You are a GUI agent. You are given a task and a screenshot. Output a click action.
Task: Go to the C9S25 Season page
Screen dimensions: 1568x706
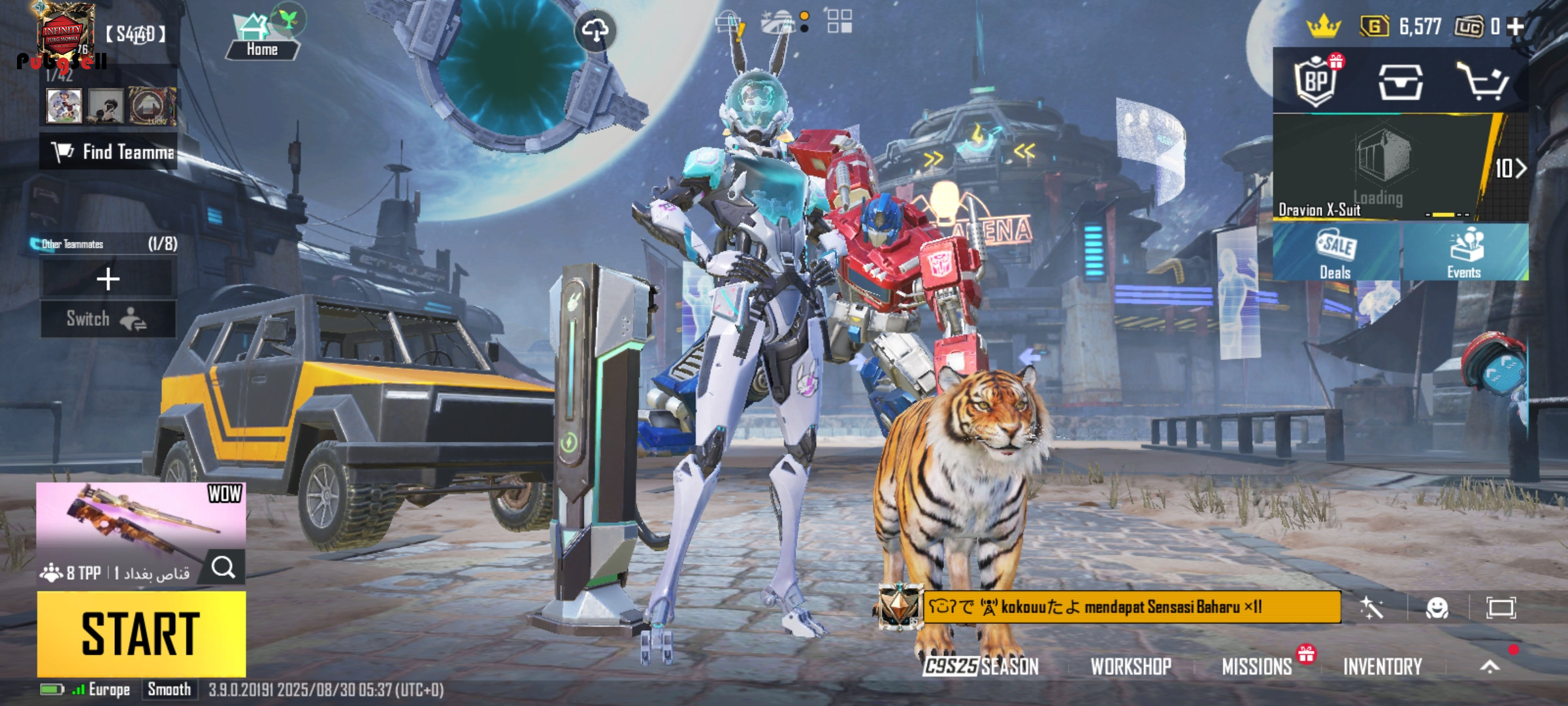(981, 666)
